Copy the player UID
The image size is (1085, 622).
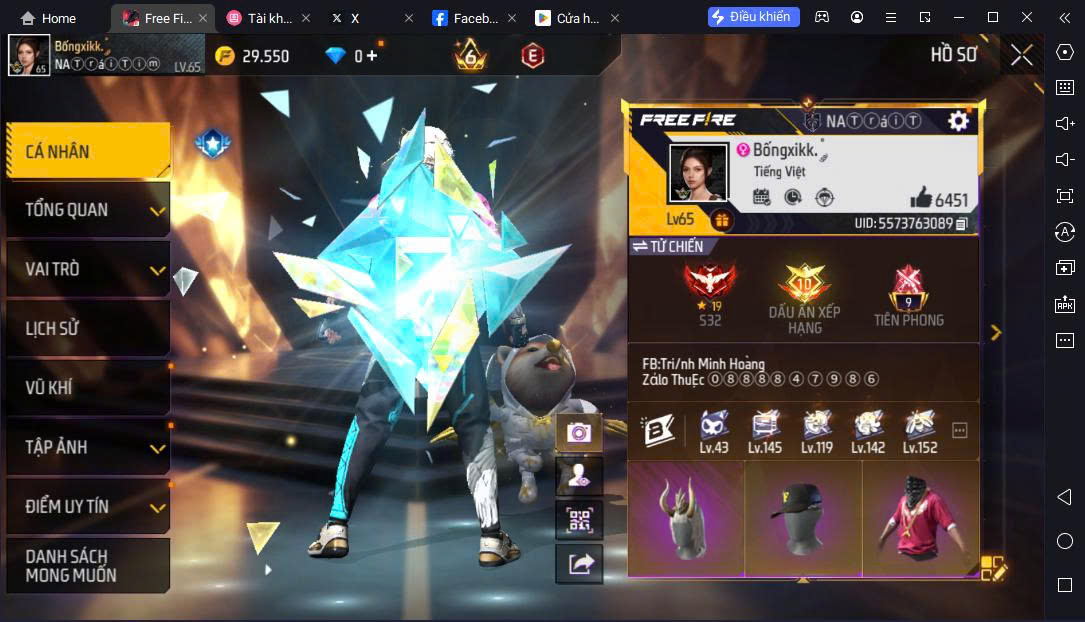point(962,223)
